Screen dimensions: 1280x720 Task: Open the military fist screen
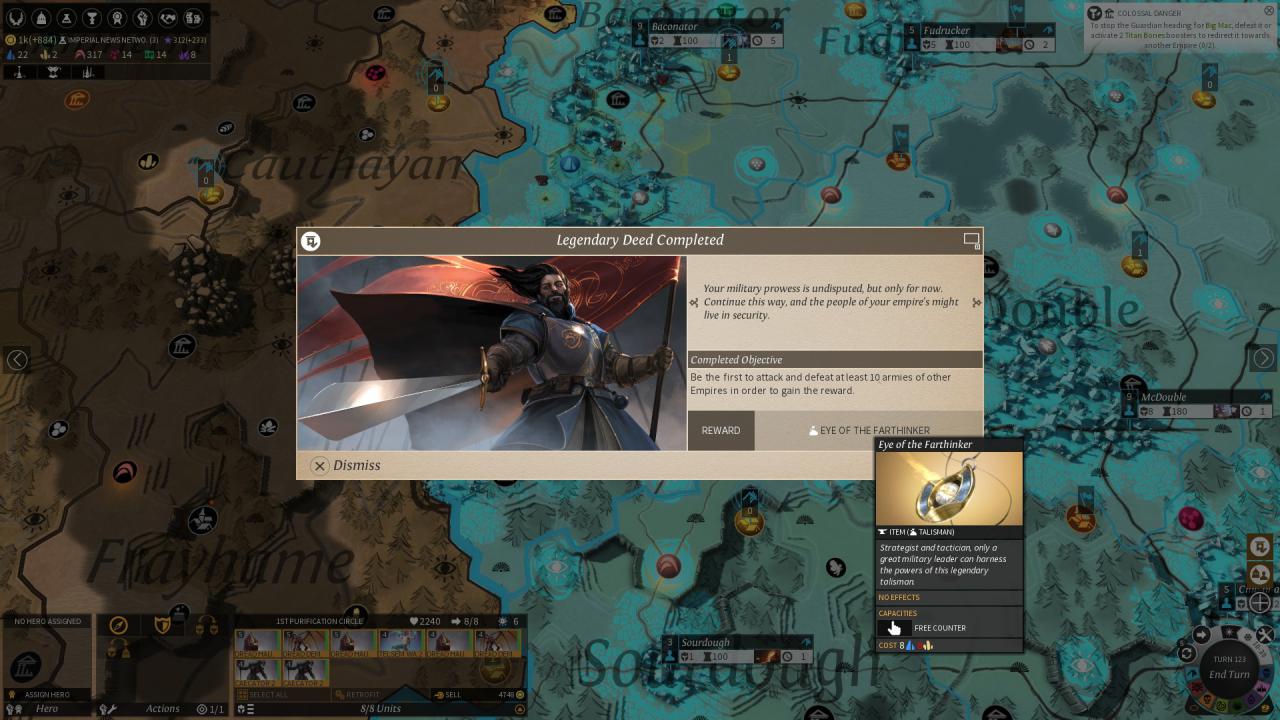(x=142, y=18)
